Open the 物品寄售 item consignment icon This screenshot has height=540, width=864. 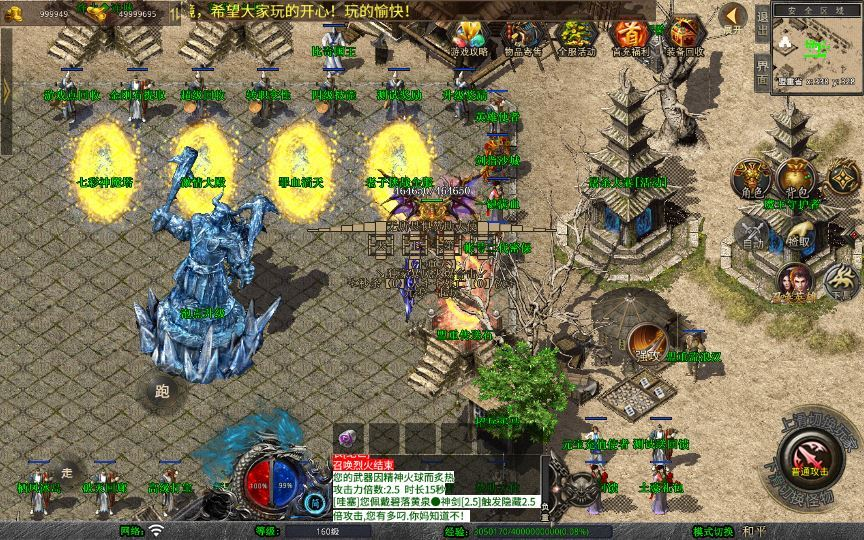pos(522,35)
